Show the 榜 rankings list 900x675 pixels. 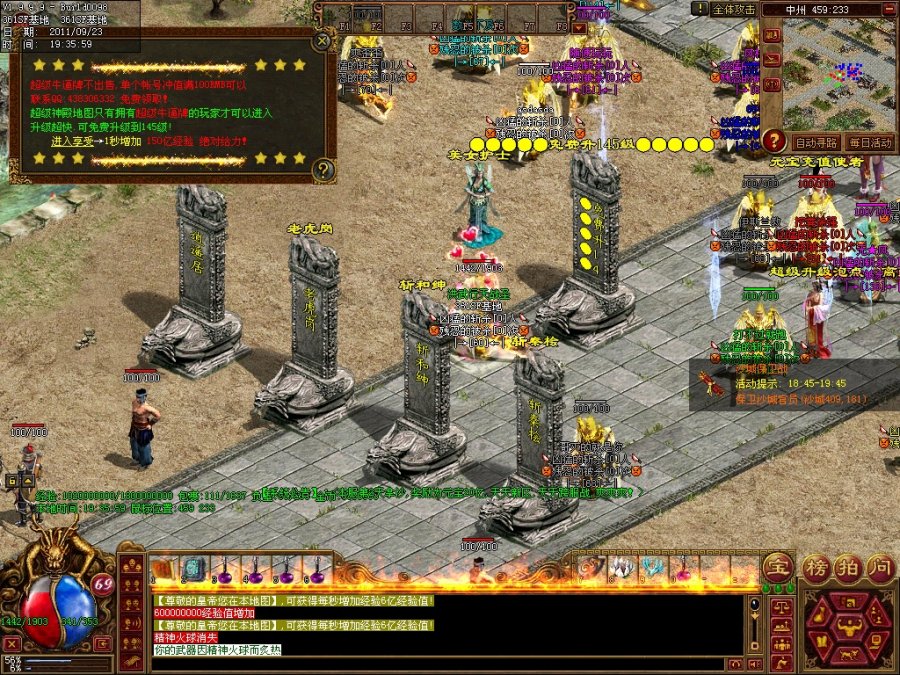(817, 567)
